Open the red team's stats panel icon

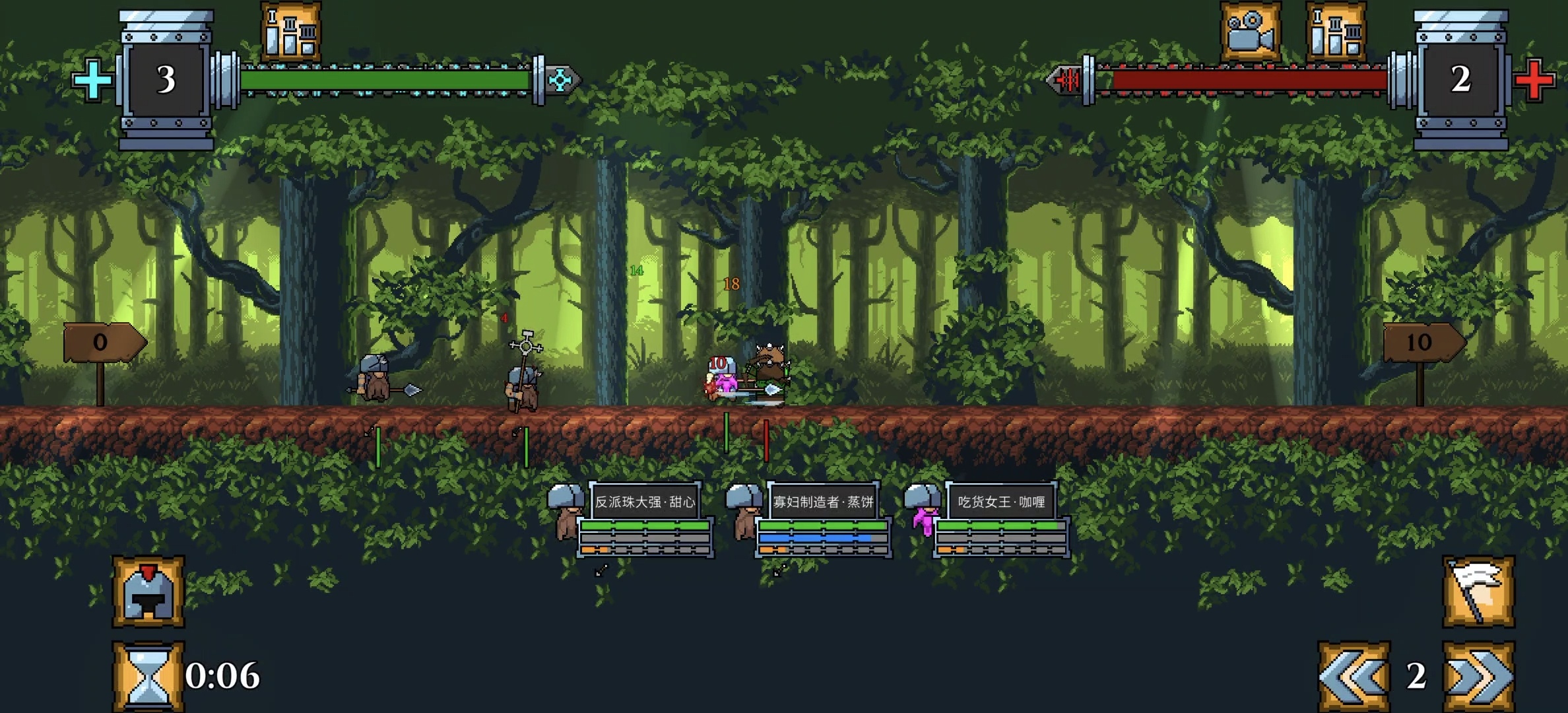1336,31
